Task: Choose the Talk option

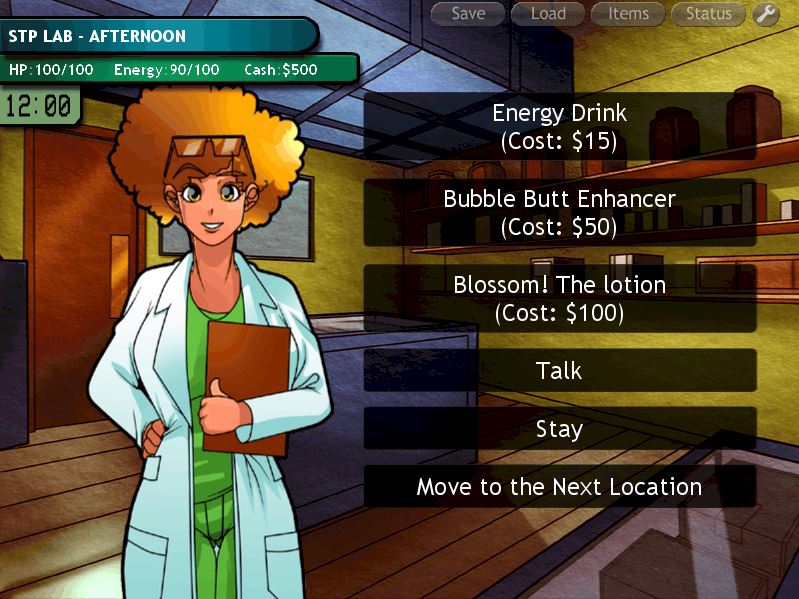Action: coord(559,370)
